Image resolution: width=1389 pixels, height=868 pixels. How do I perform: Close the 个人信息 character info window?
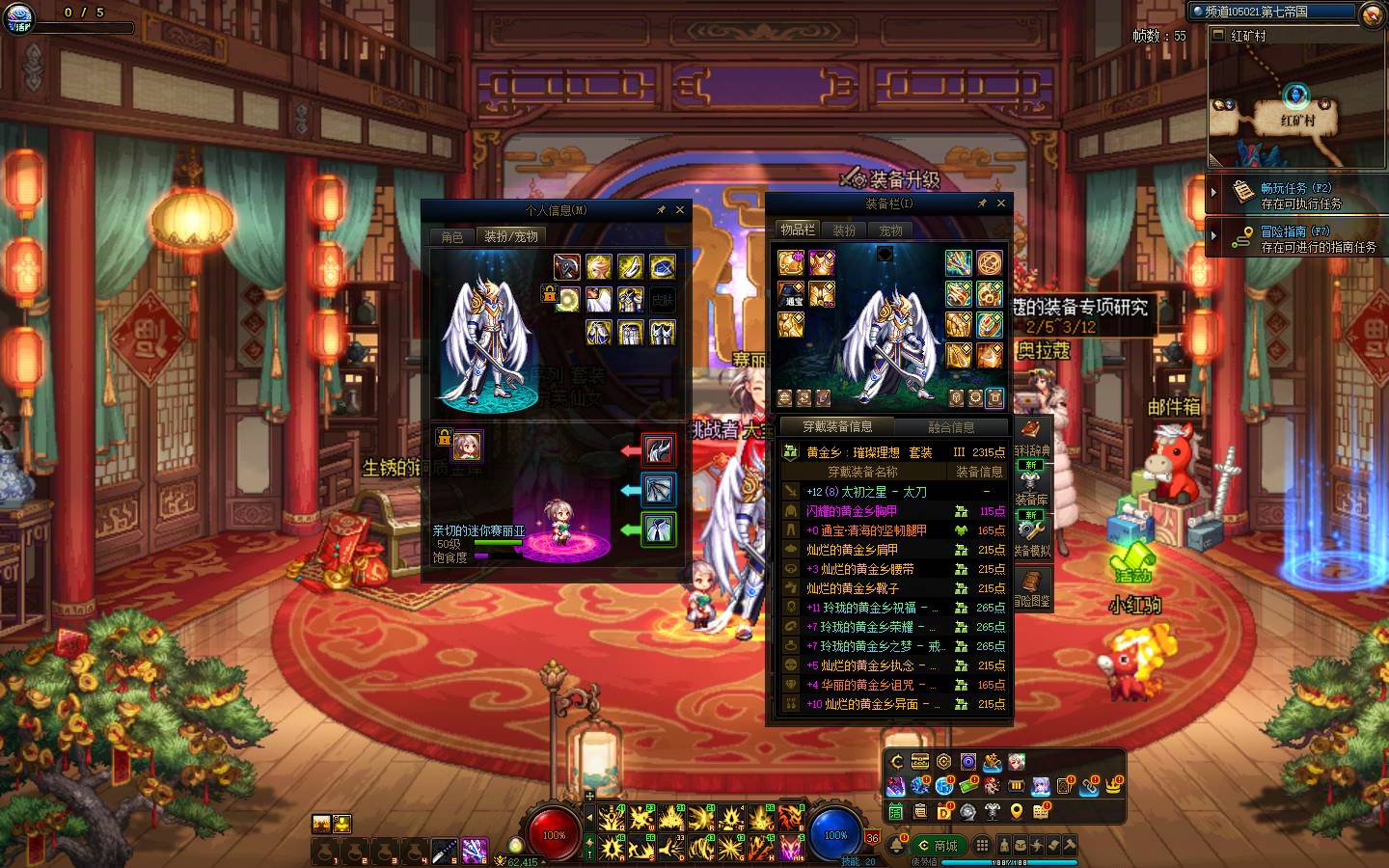[x=680, y=209]
